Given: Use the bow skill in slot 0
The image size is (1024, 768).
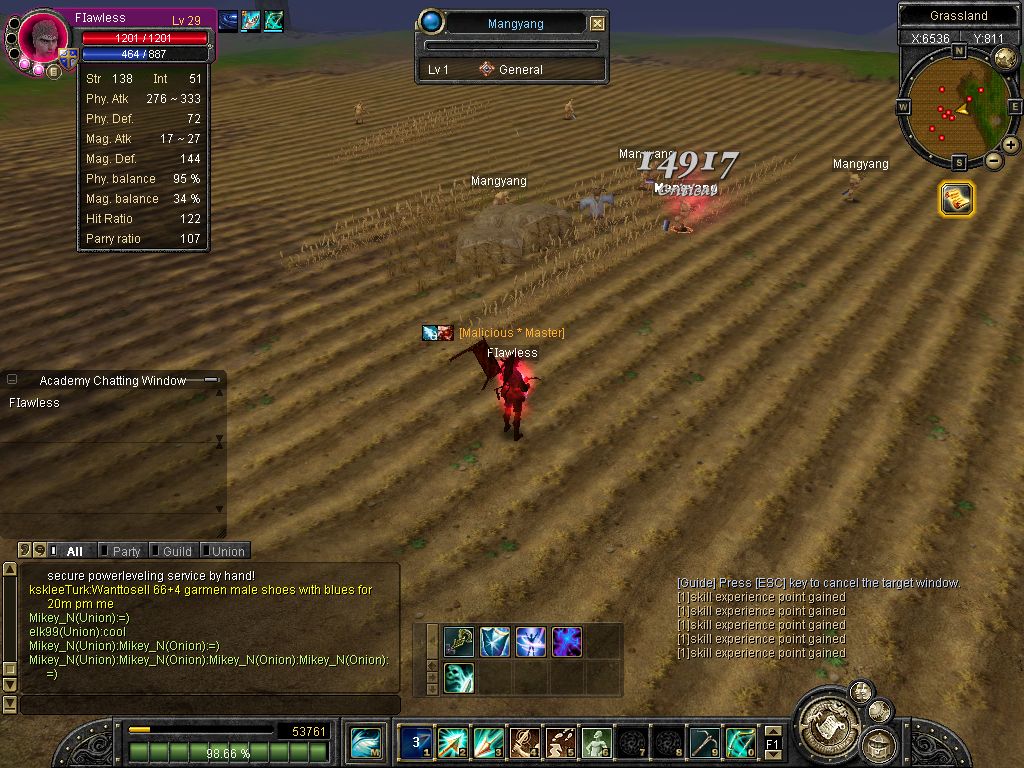Looking at the screenshot, I should (740, 742).
